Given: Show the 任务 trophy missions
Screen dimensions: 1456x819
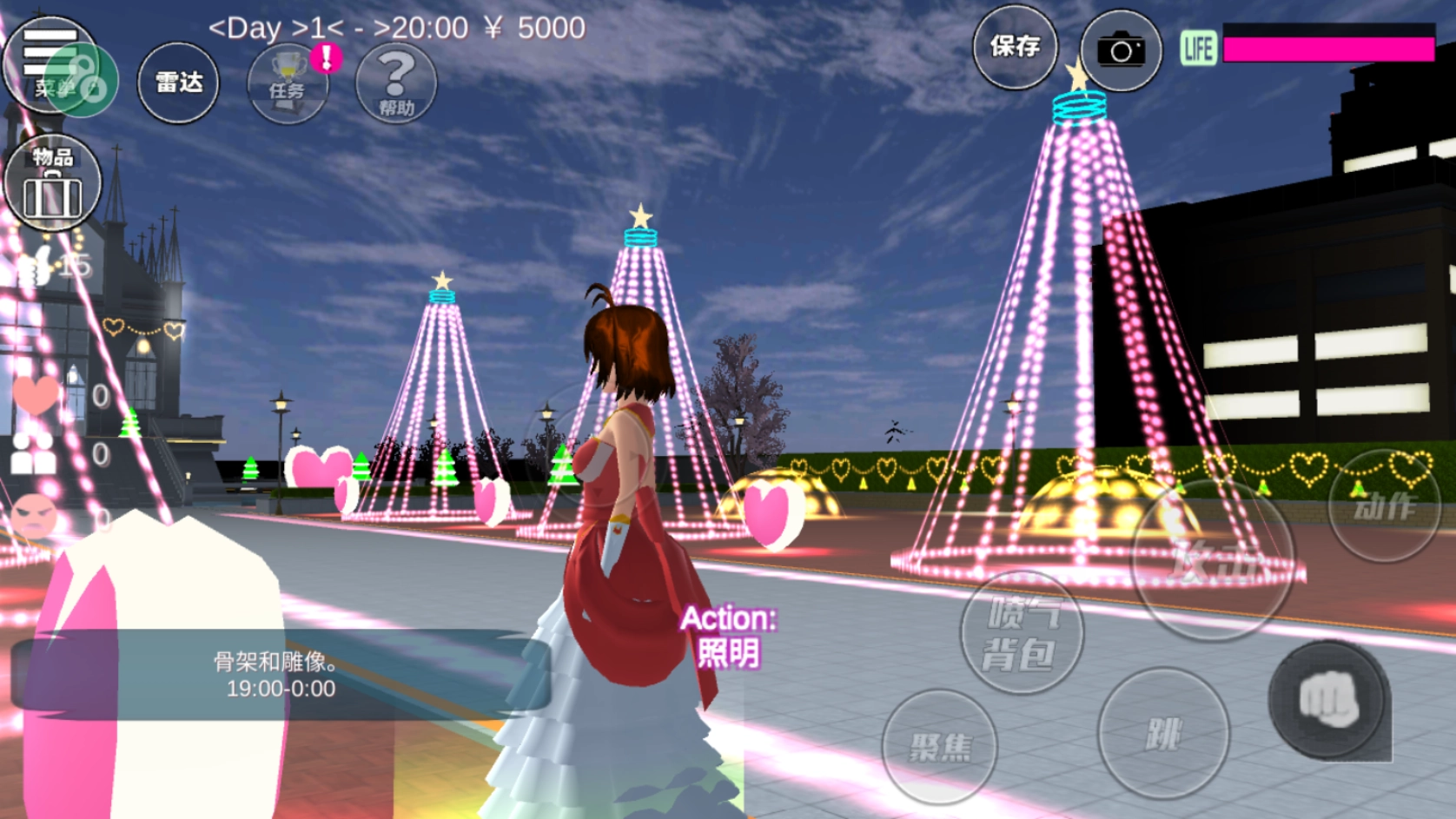Looking at the screenshot, I should tap(287, 83).
